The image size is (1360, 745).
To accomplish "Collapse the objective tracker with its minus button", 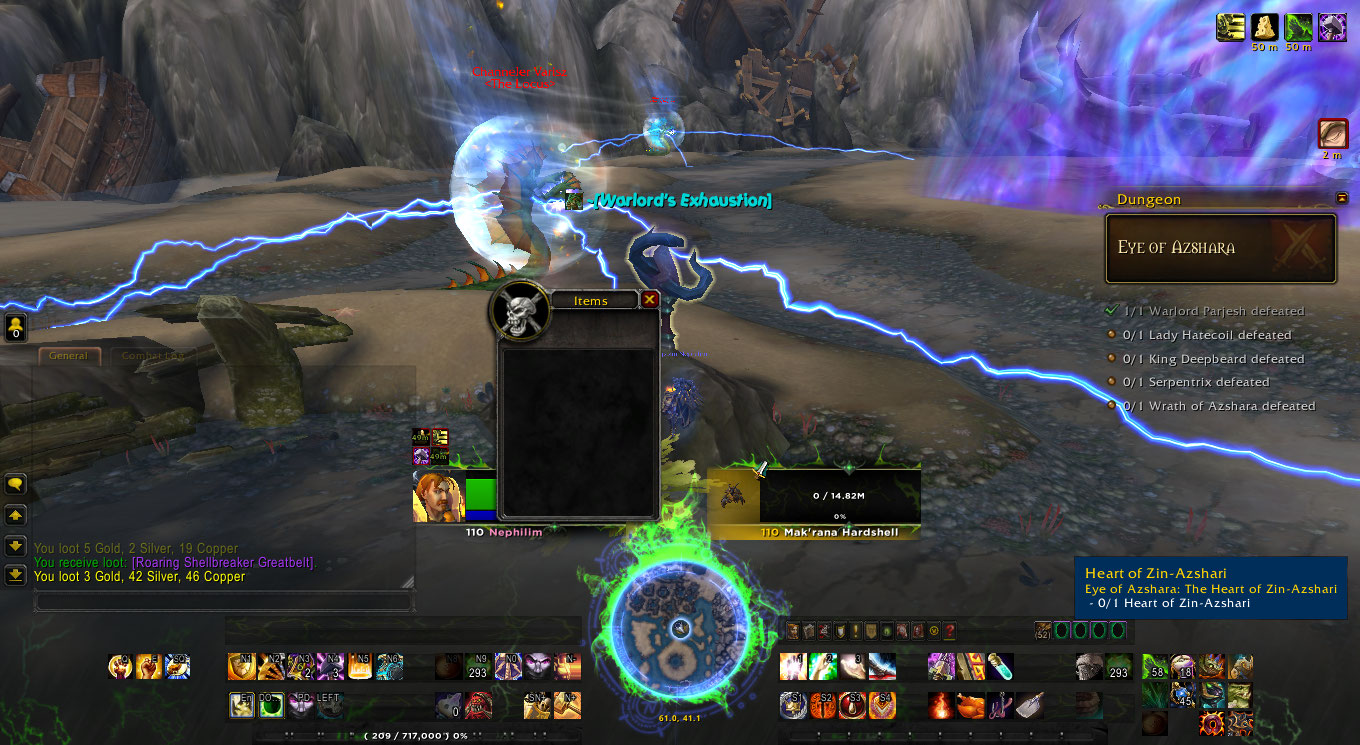I will [1342, 198].
